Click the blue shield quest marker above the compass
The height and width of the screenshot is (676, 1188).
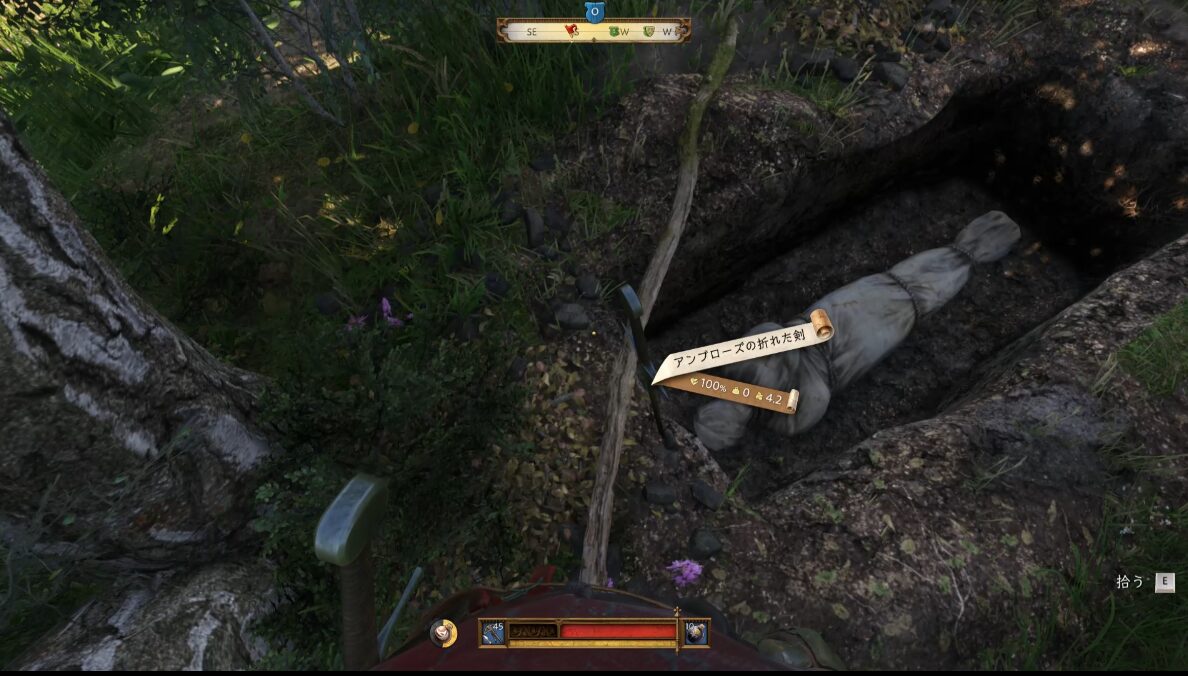point(593,12)
